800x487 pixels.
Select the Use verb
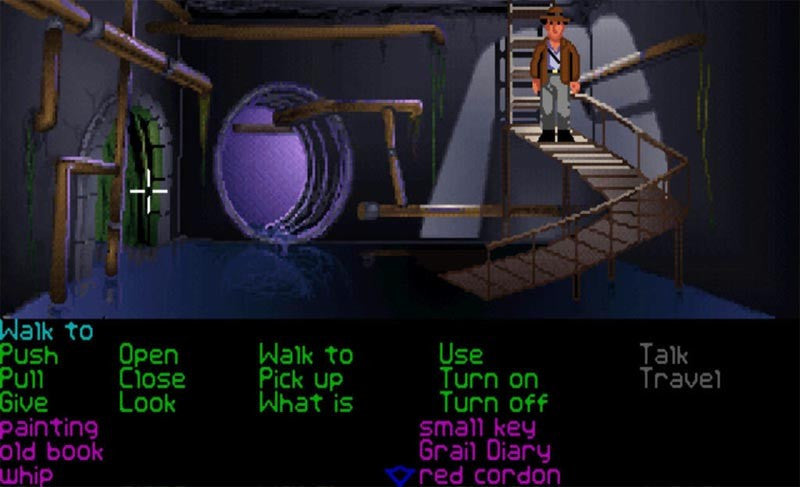(x=460, y=355)
